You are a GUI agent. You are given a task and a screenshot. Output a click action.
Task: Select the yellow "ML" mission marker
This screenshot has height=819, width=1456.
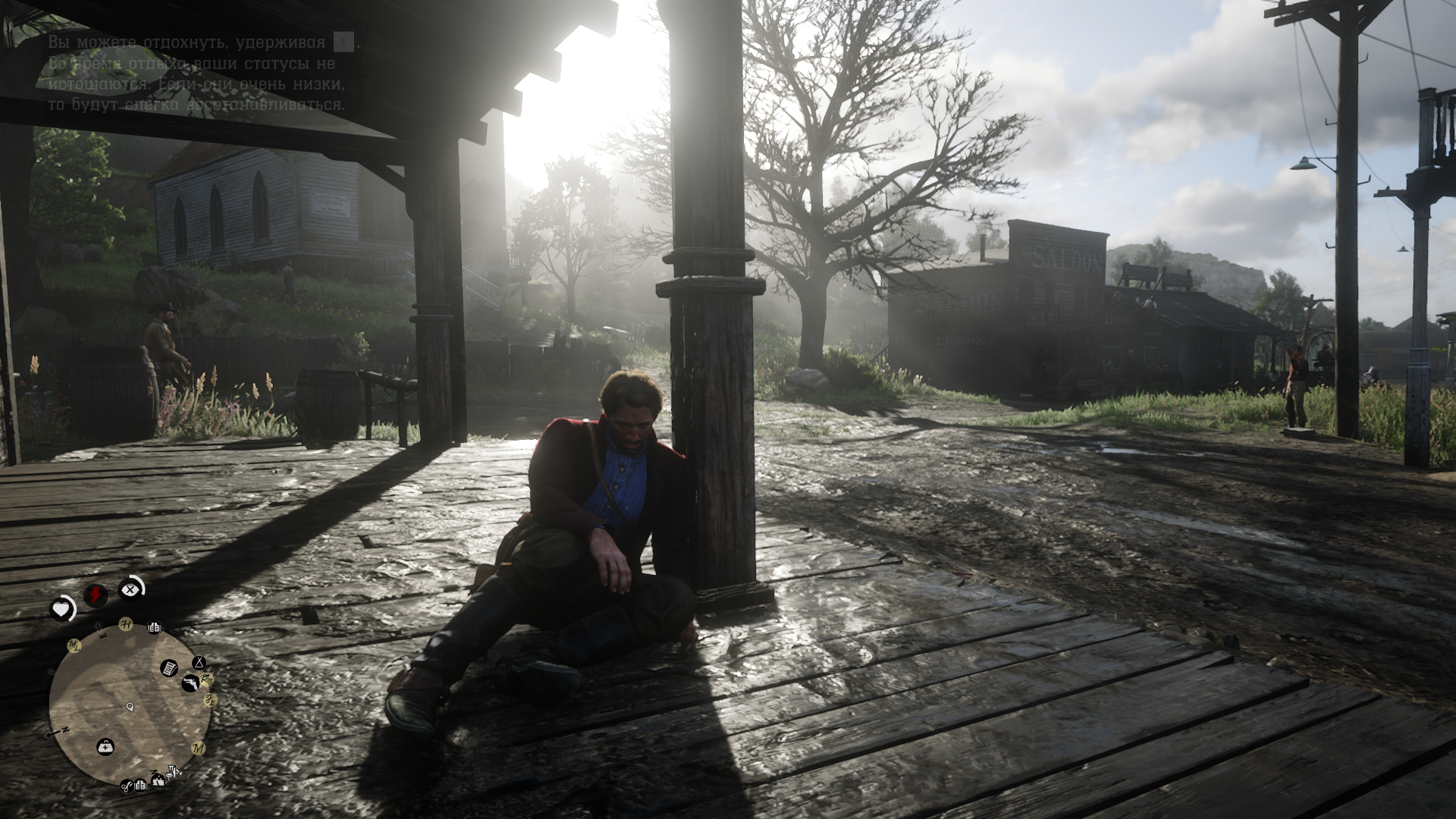coord(74,646)
